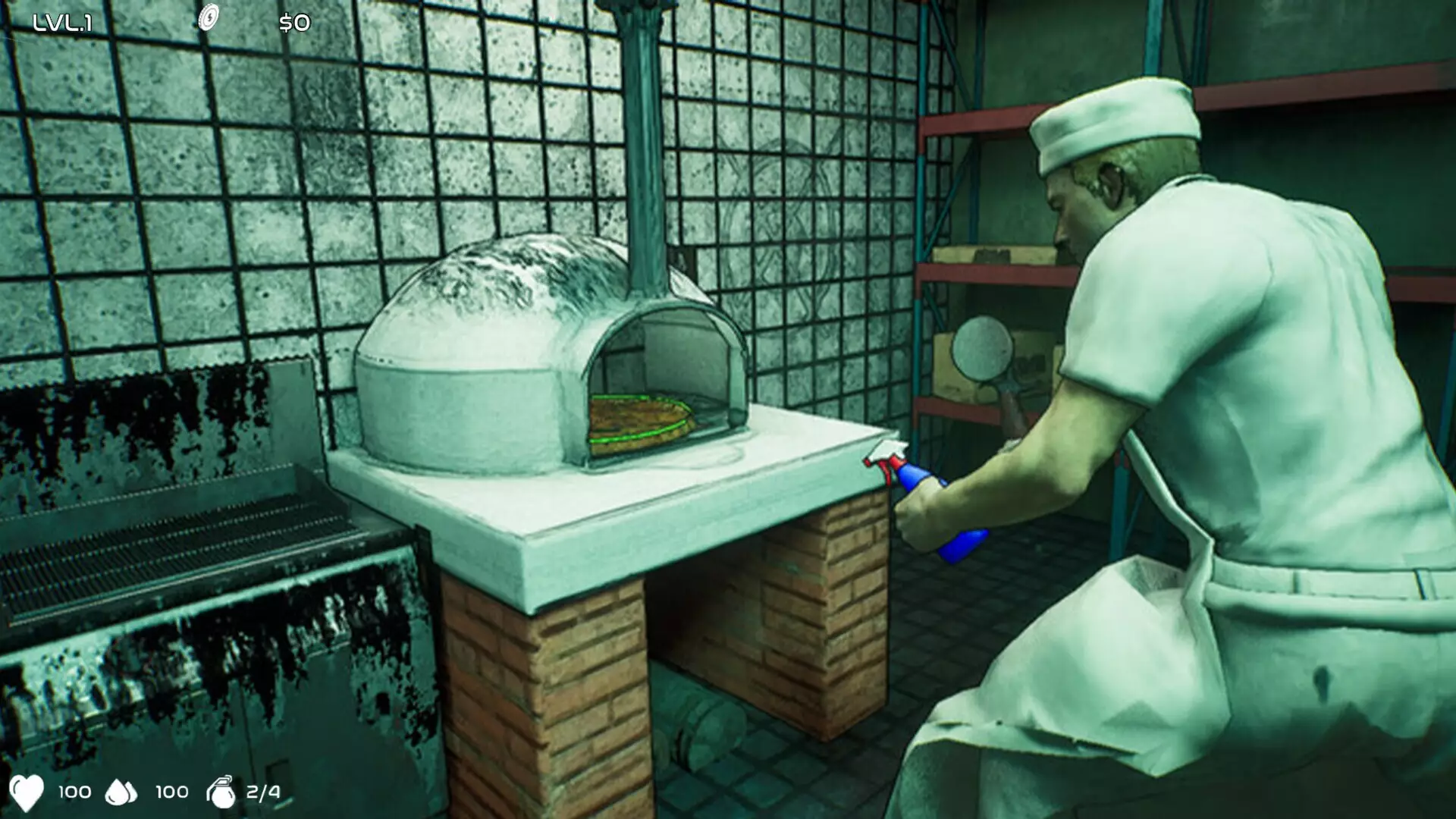This screenshot has height=819, width=1456.
Task: Expand the $0 money readout
Action: click(297, 23)
